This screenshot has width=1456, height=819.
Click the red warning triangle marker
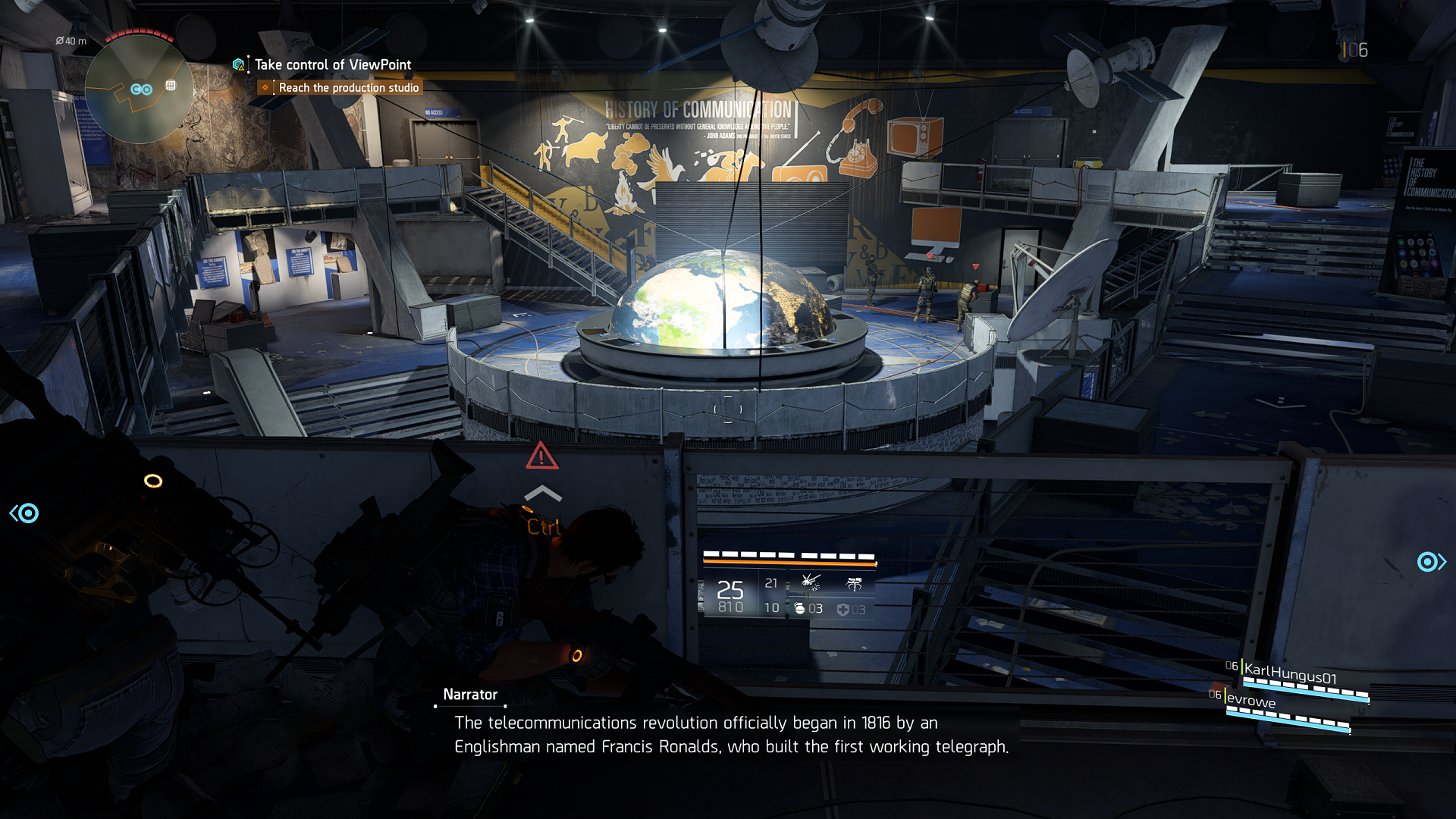point(541,456)
